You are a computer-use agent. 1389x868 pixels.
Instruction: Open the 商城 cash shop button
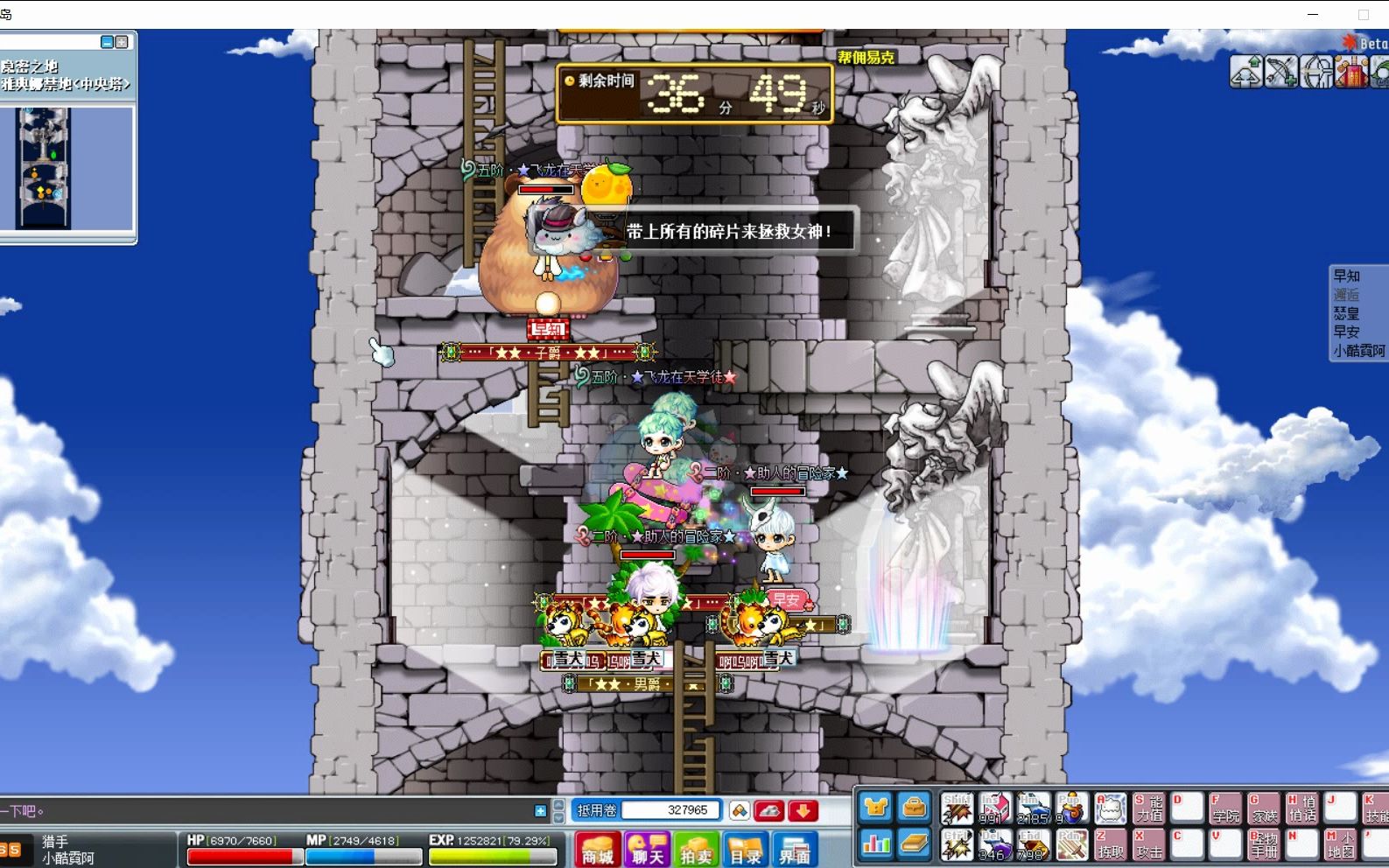598,850
